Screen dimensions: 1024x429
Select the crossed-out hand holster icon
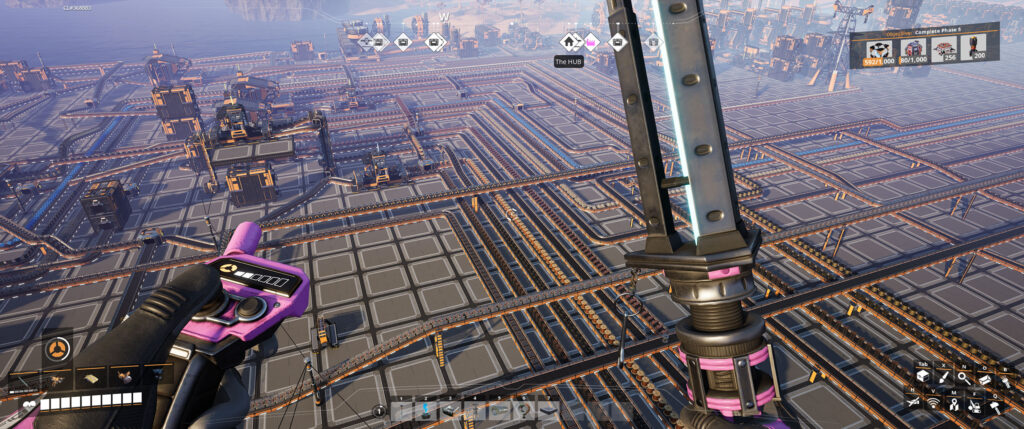pyautogui.click(x=912, y=402)
